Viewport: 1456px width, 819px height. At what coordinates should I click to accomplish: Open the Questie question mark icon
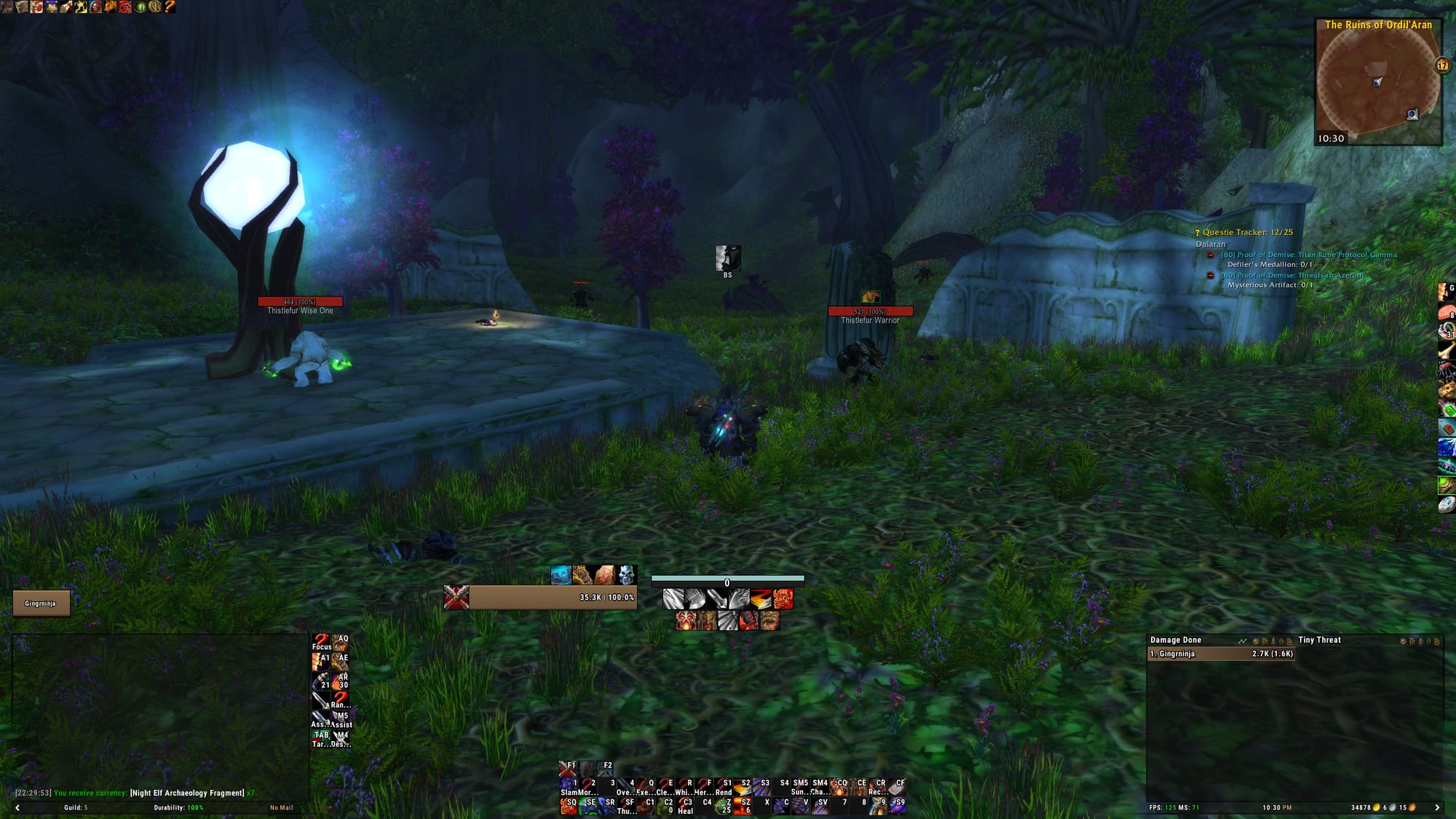click(x=1197, y=233)
